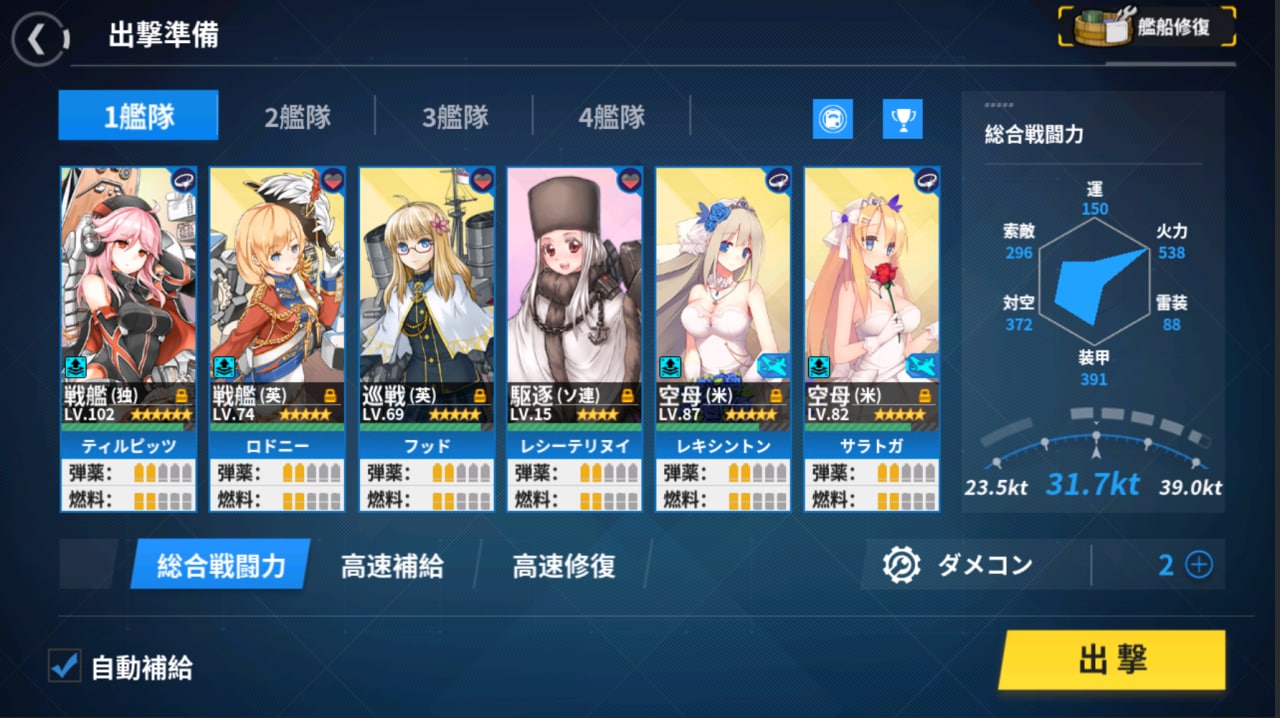1280x718 pixels.
Task: Show the 総合戦闘力 tab
Action: (221, 566)
